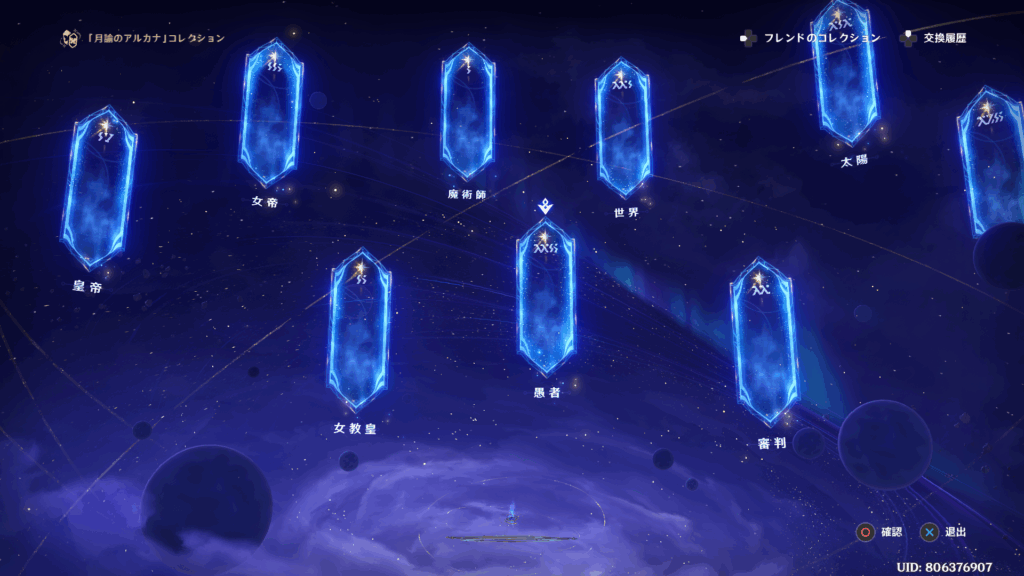This screenshot has width=1024, height=576.
Task: Pick the 世界 (World) card
Action: pyautogui.click(x=622, y=126)
